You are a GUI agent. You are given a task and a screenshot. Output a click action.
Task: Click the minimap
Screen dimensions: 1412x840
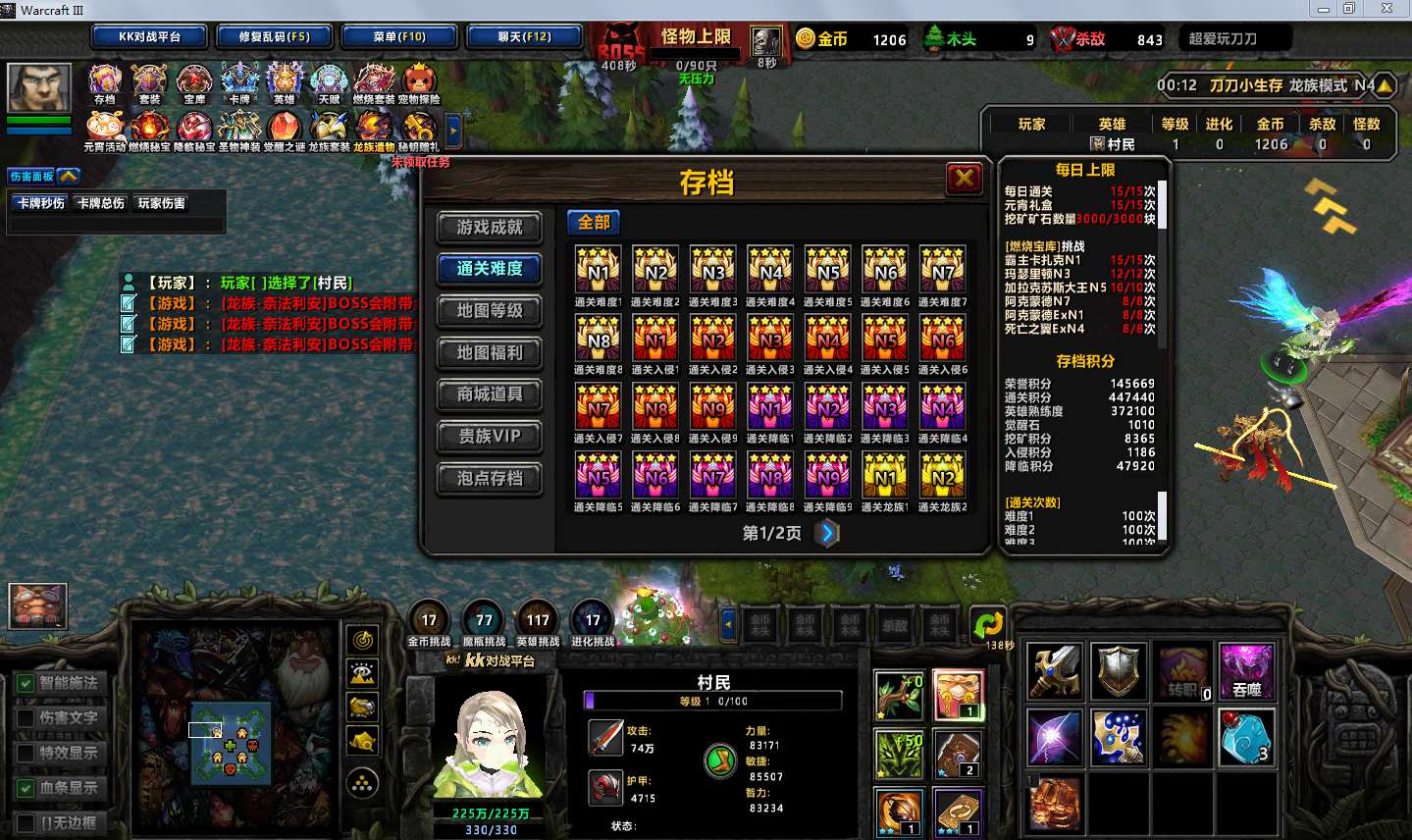[x=231, y=742]
